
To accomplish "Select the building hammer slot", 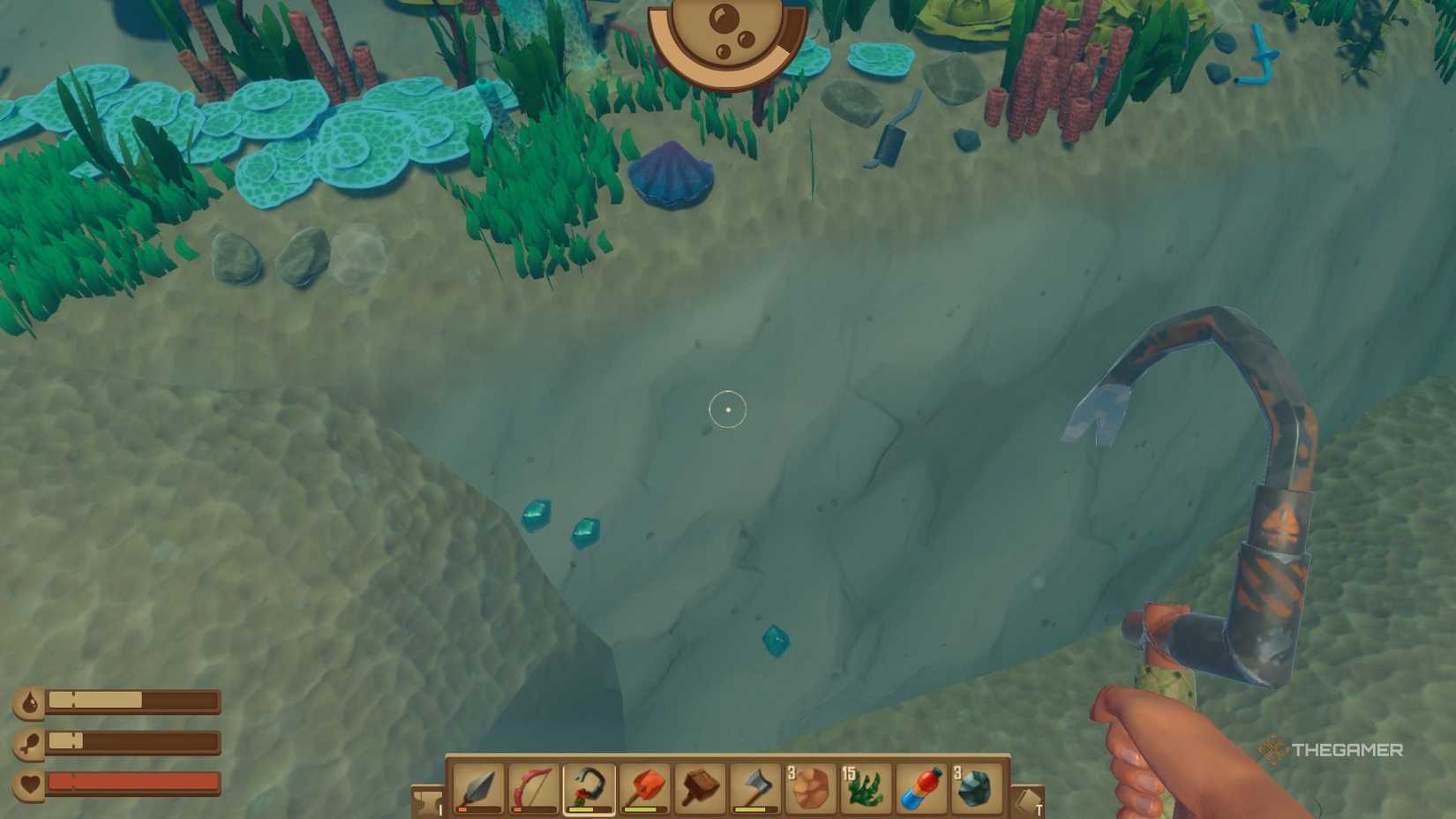I will coord(700,791).
